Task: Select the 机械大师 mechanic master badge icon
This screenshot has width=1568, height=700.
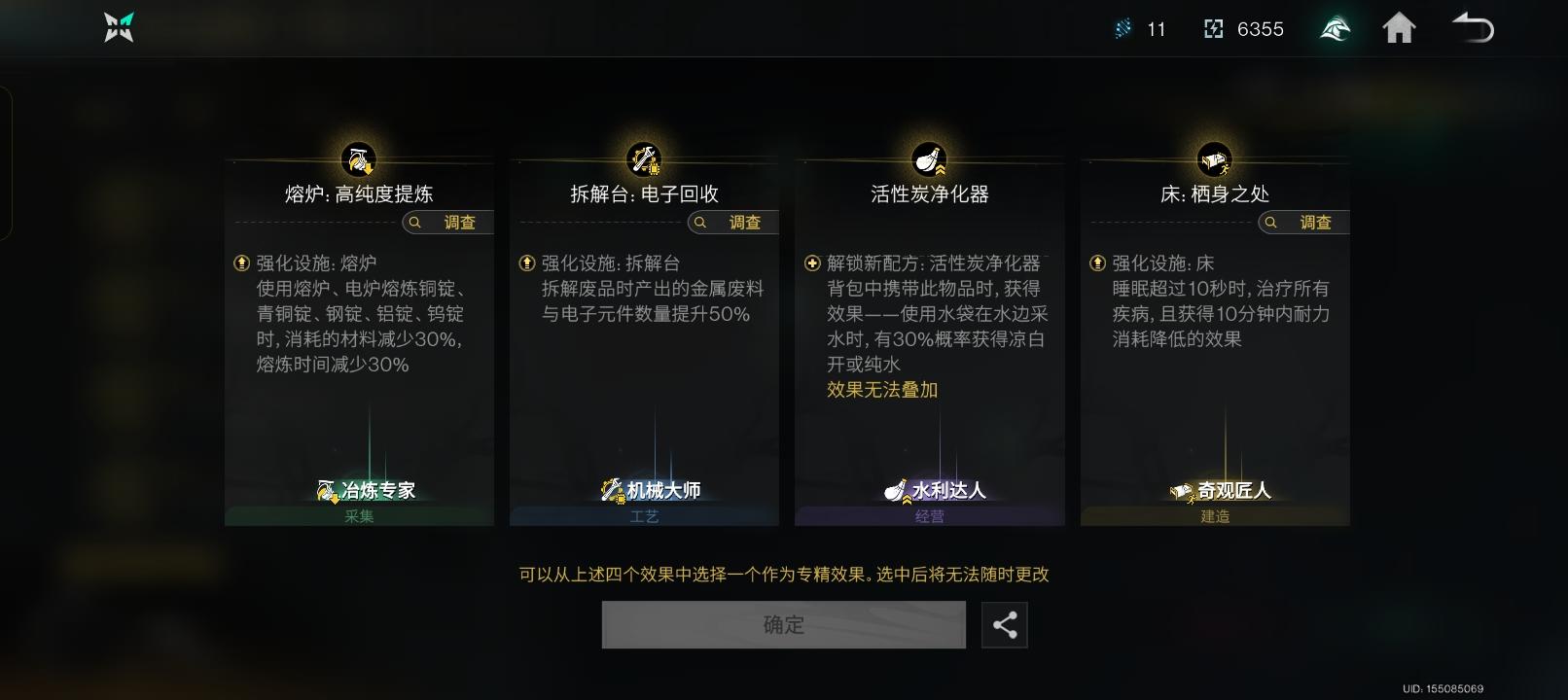Action: (x=613, y=491)
